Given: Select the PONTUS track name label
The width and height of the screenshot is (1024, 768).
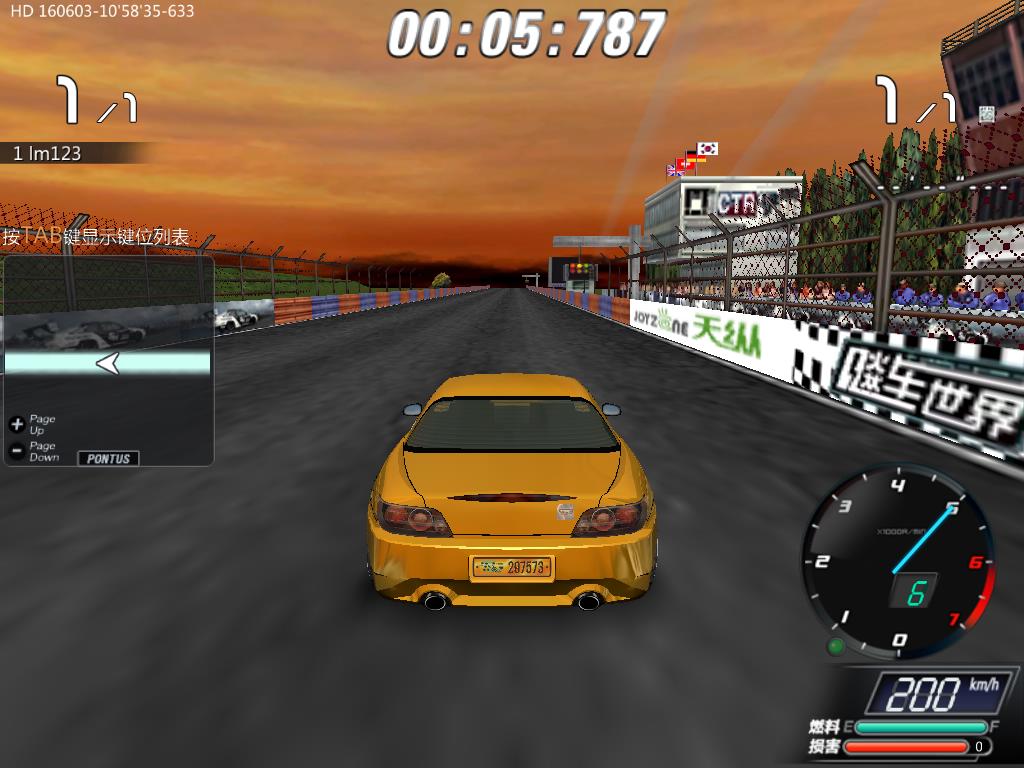Looking at the screenshot, I should [109, 458].
